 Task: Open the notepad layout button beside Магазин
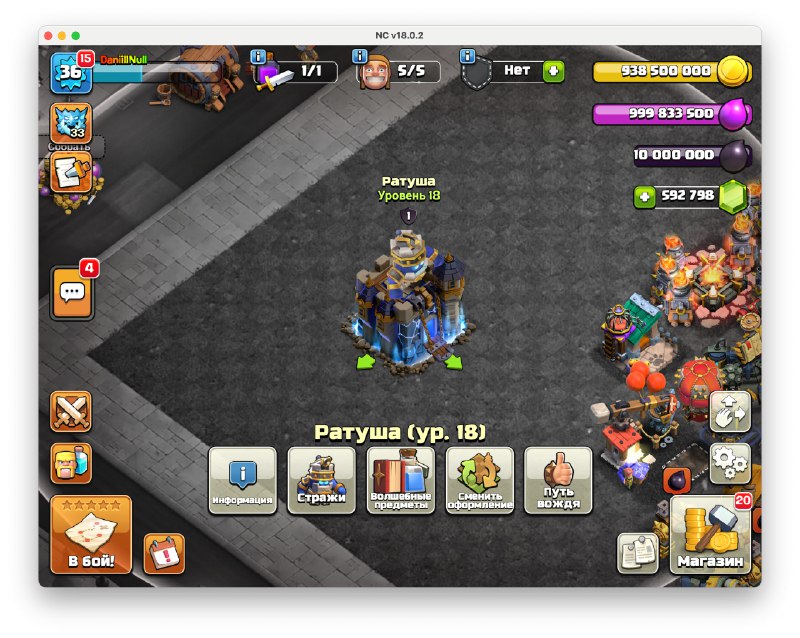click(x=637, y=553)
